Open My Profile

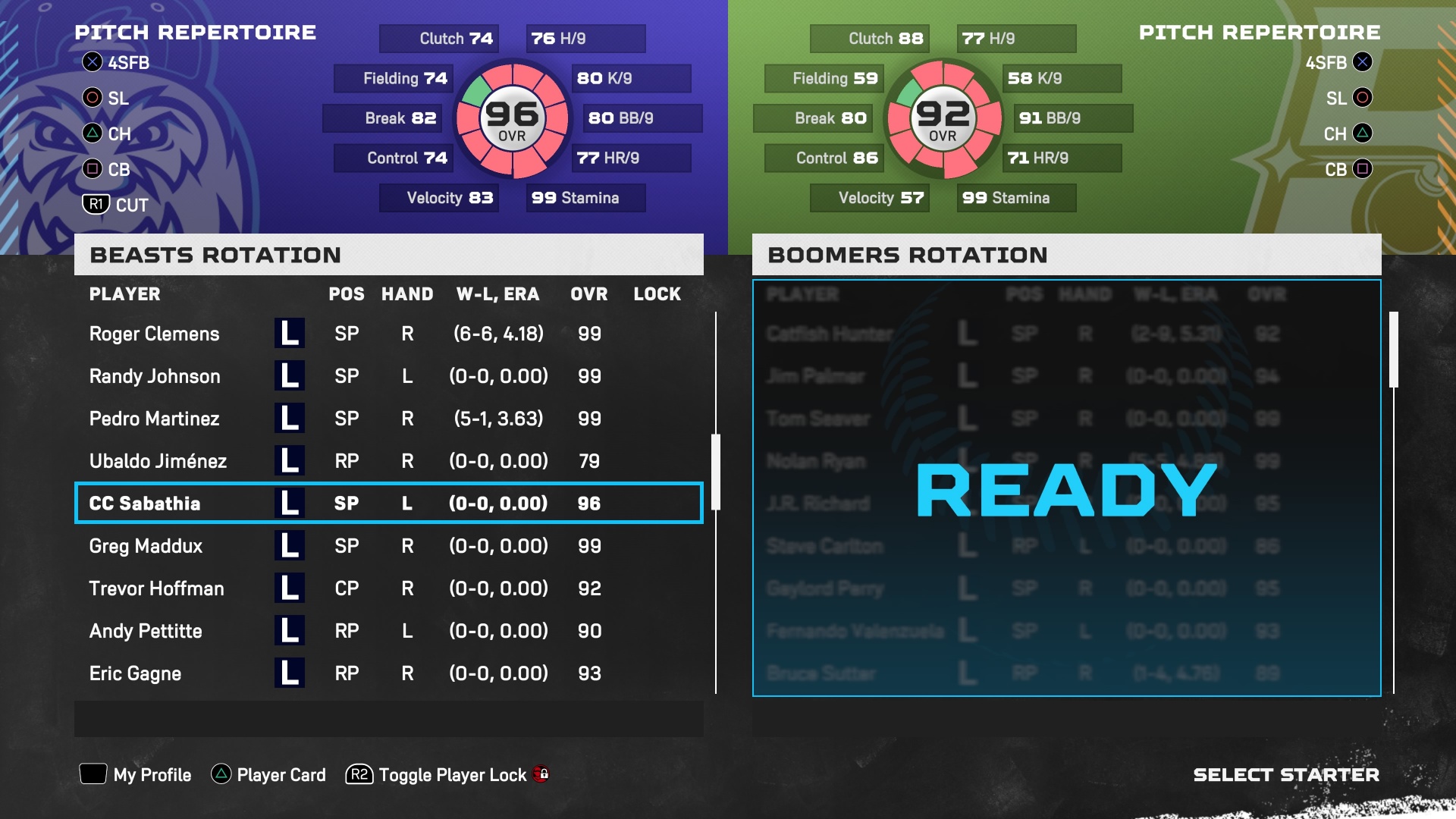point(136,774)
